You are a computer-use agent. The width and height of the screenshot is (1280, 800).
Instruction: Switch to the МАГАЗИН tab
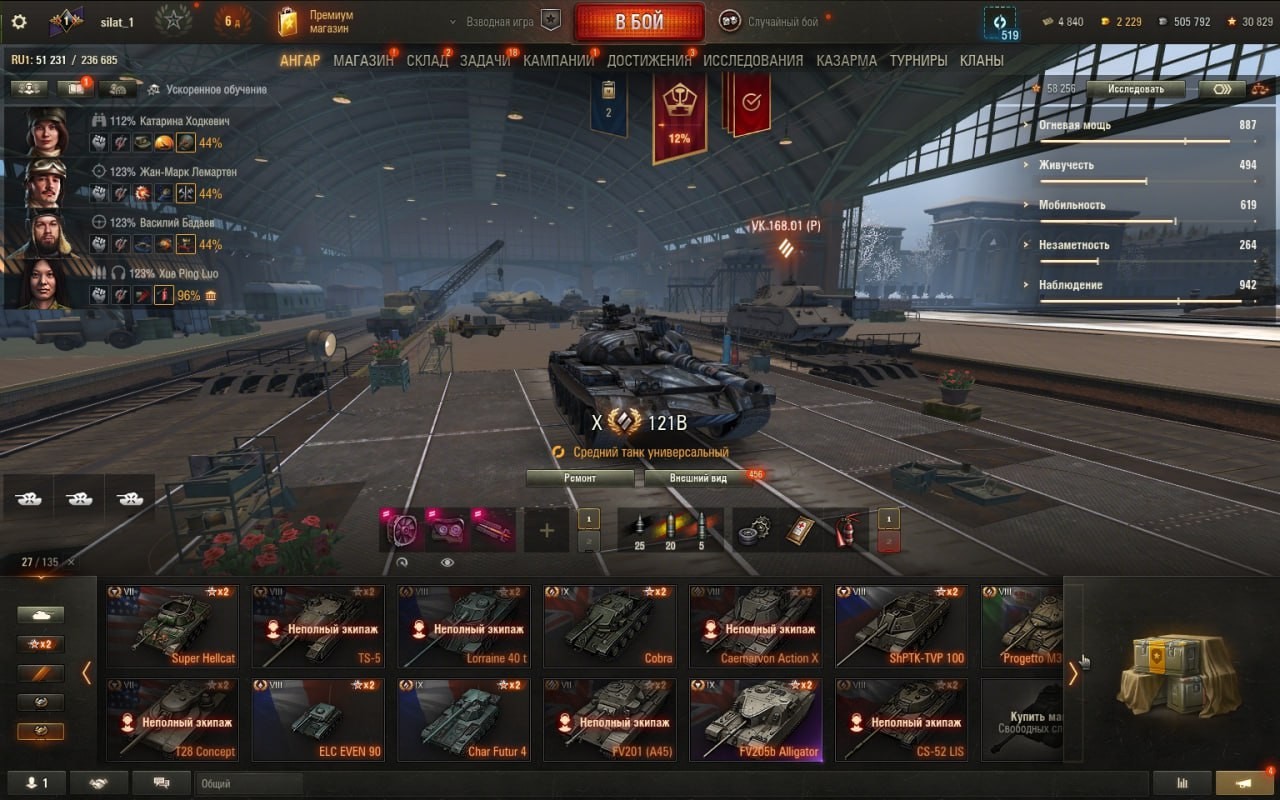(363, 61)
